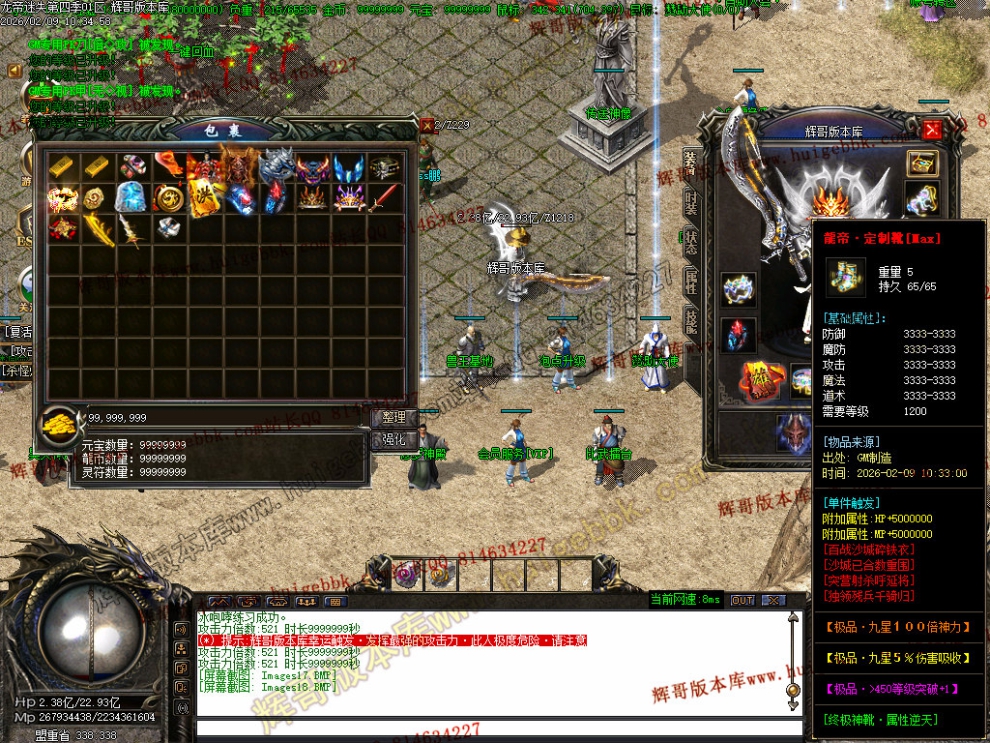Click the 整理 sort button in the bag
Viewport: 990px width, 743px height.
393,417
